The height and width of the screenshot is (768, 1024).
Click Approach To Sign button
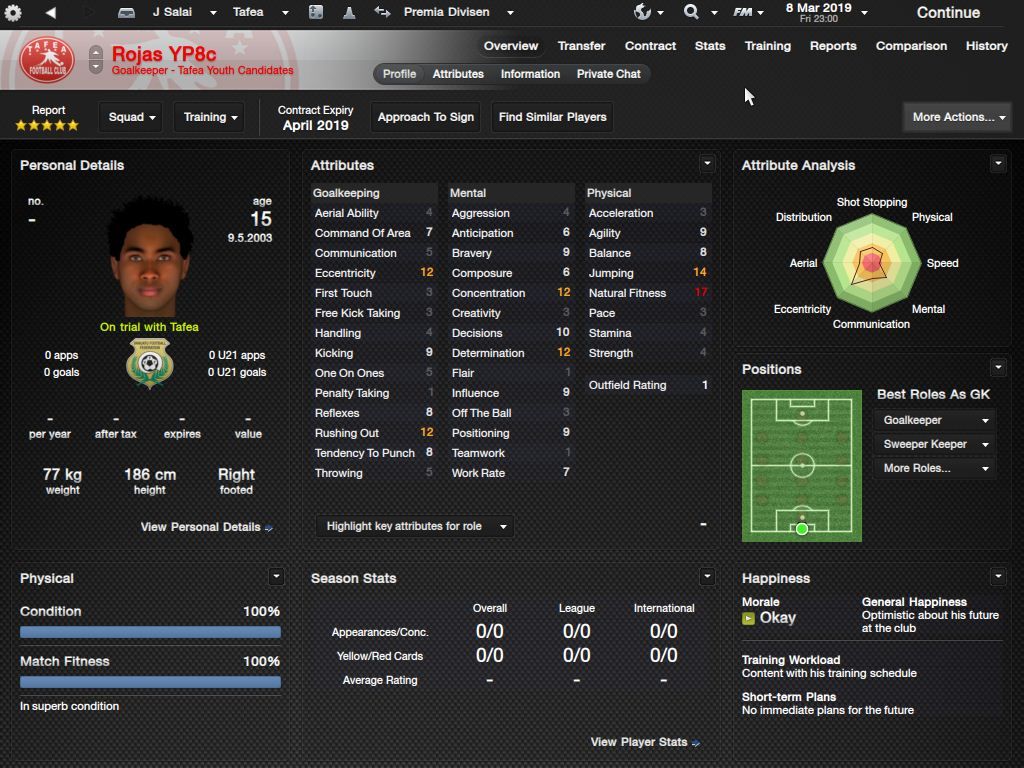[425, 117]
